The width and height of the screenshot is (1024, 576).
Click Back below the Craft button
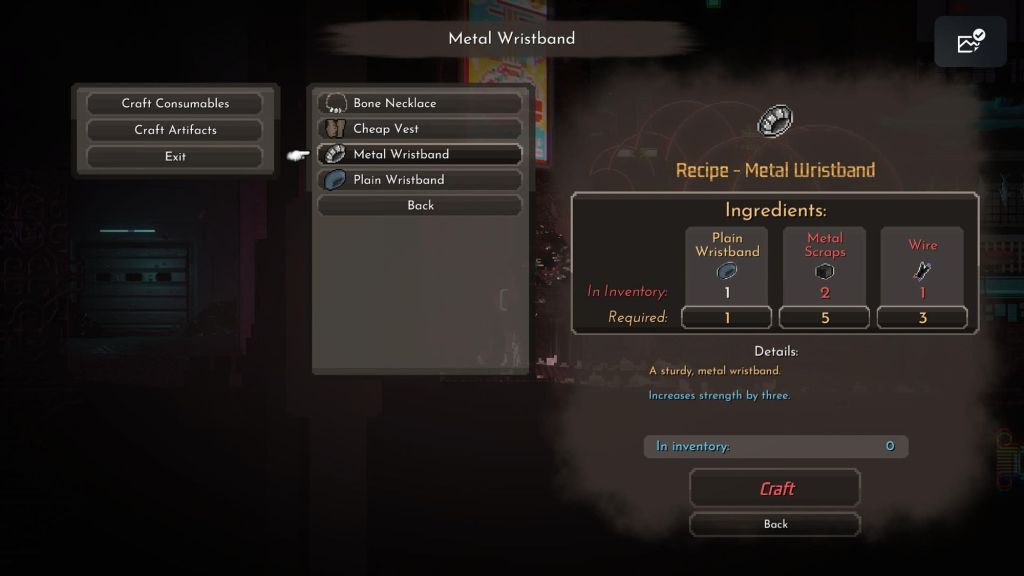click(775, 524)
